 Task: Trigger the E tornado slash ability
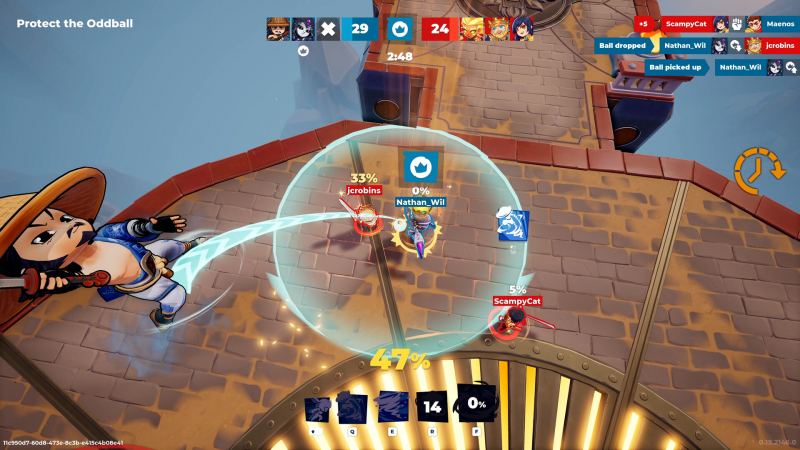391,407
